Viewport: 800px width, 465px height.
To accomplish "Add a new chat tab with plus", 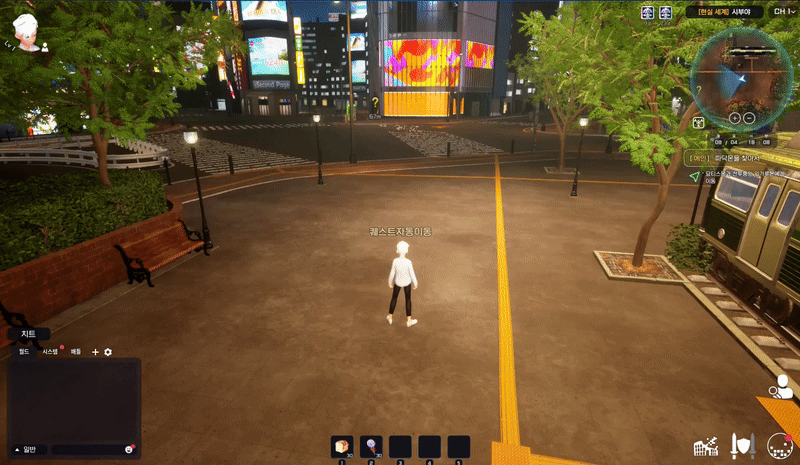I will pyautogui.click(x=96, y=352).
